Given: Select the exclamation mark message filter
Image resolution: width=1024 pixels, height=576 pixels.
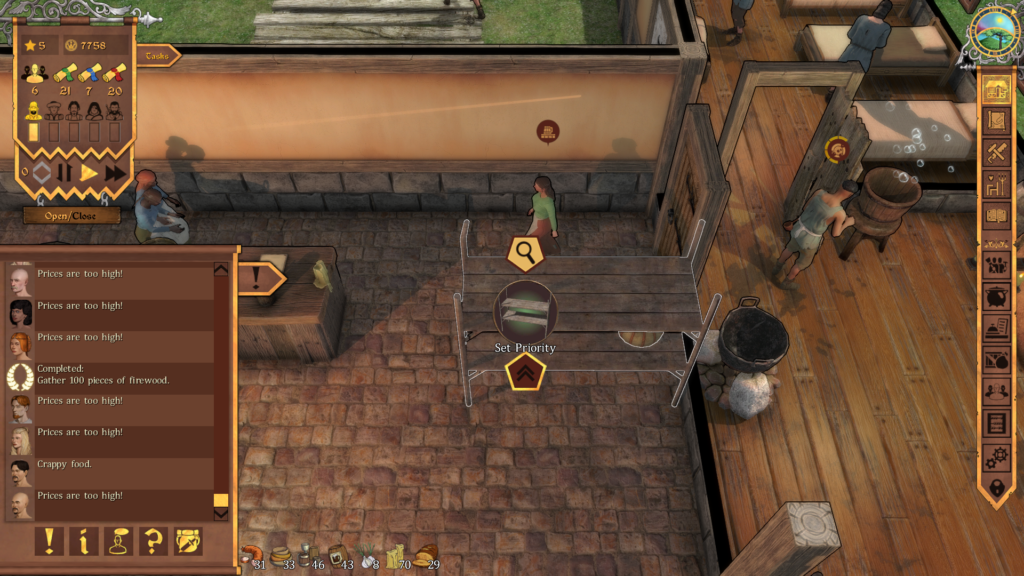Looking at the screenshot, I should click(49, 541).
